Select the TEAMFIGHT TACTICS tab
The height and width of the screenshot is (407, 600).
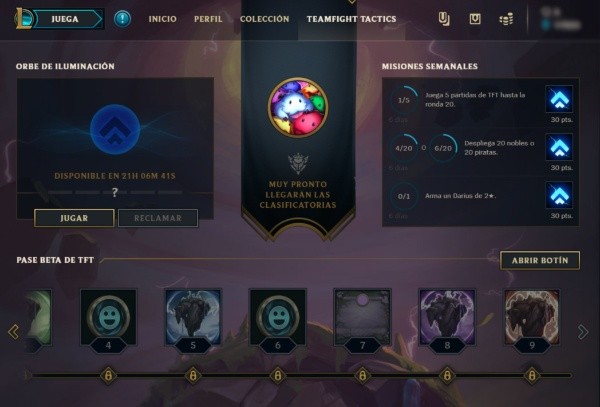[x=351, y=19]
